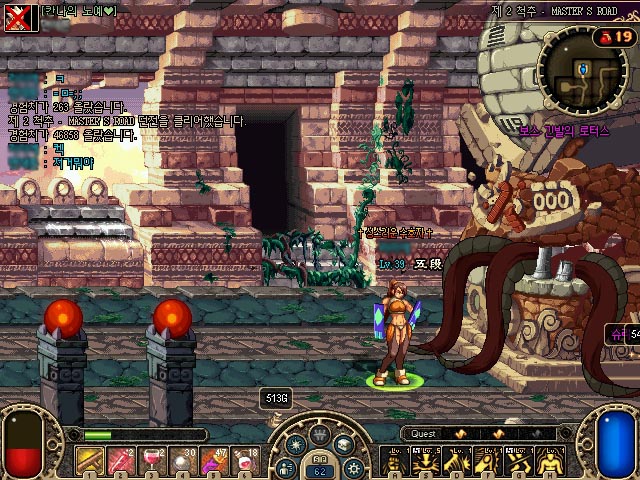The image size is (640, 480).
Task: Activate the downward strike skill on key S
Action: click(x=426, y=461)
